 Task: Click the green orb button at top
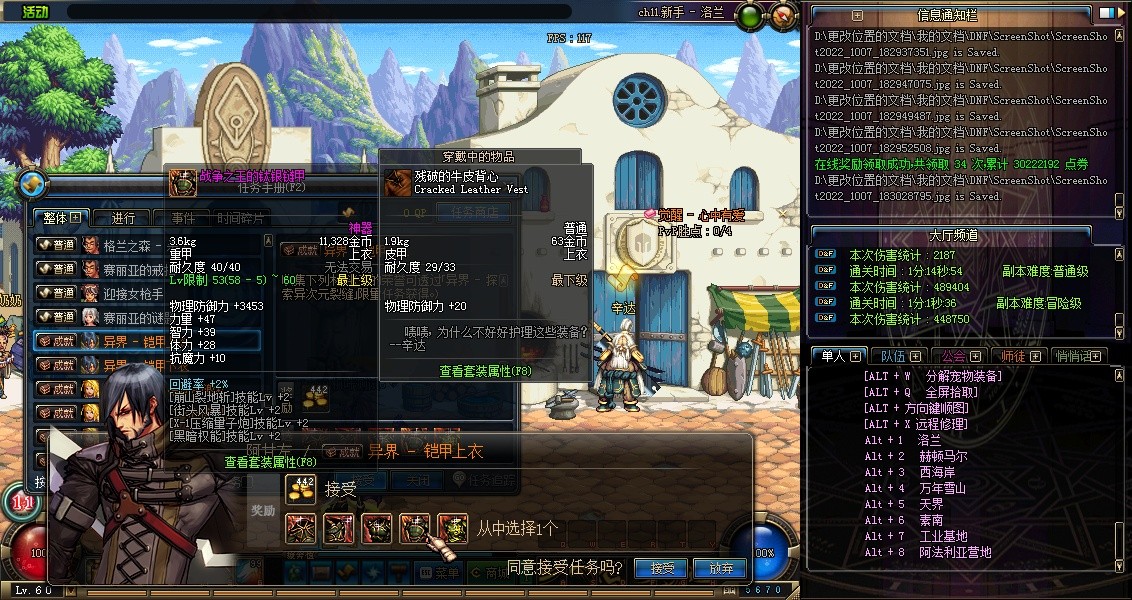click(750, 15)
